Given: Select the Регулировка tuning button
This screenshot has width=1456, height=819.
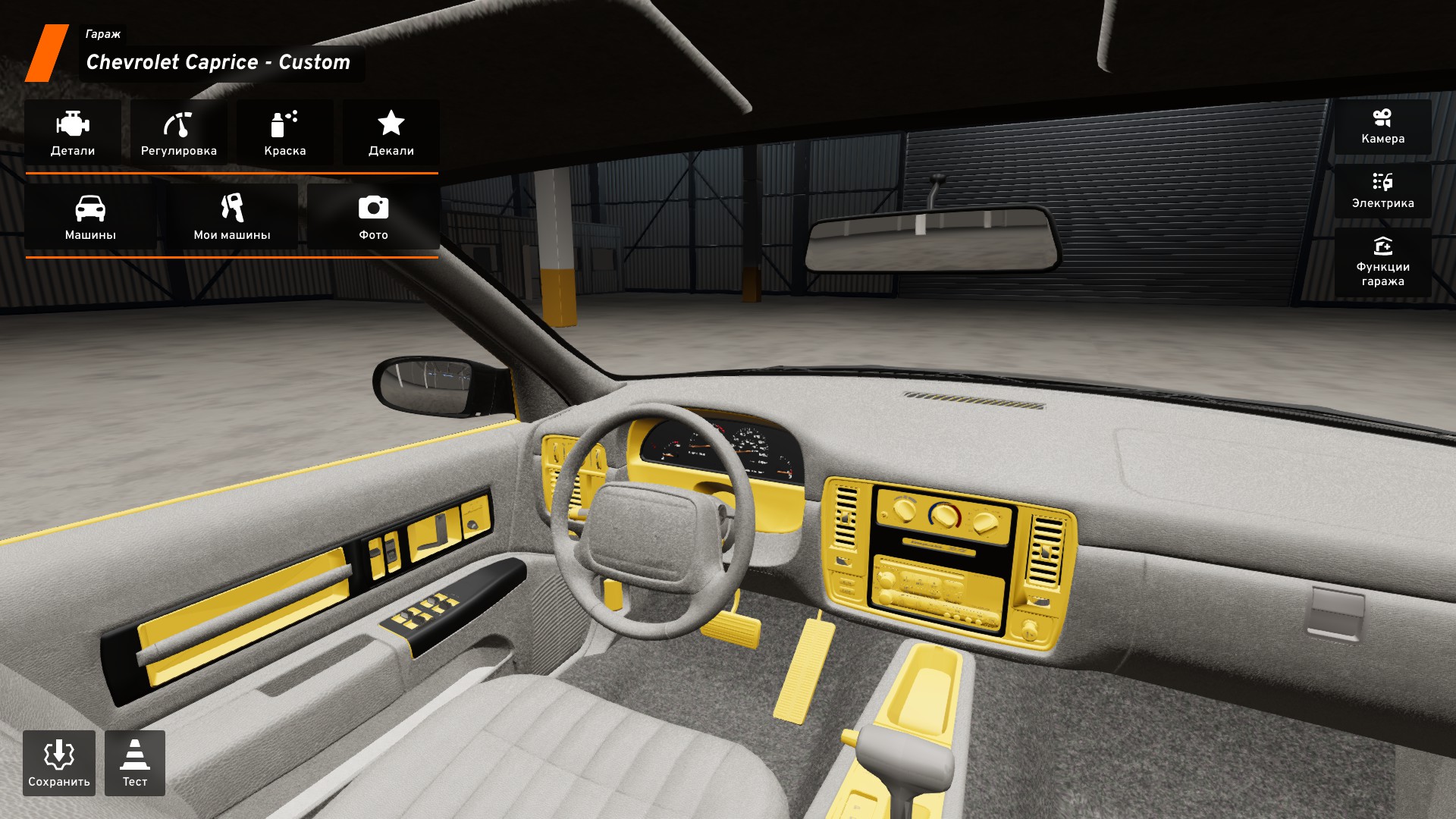Looking at the screenshot, I should (179, 133).
